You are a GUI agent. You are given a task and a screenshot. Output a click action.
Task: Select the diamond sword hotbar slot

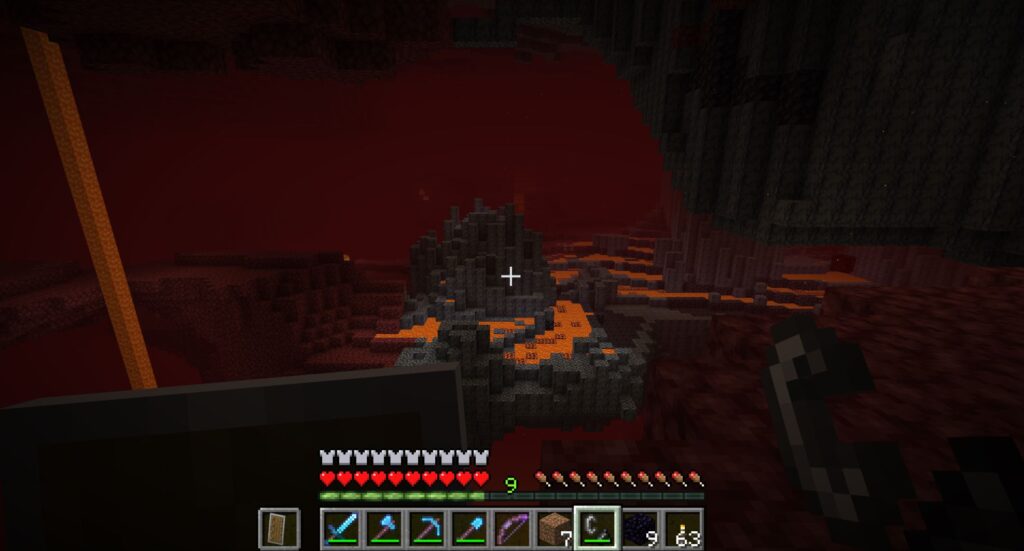pos(340,527)
